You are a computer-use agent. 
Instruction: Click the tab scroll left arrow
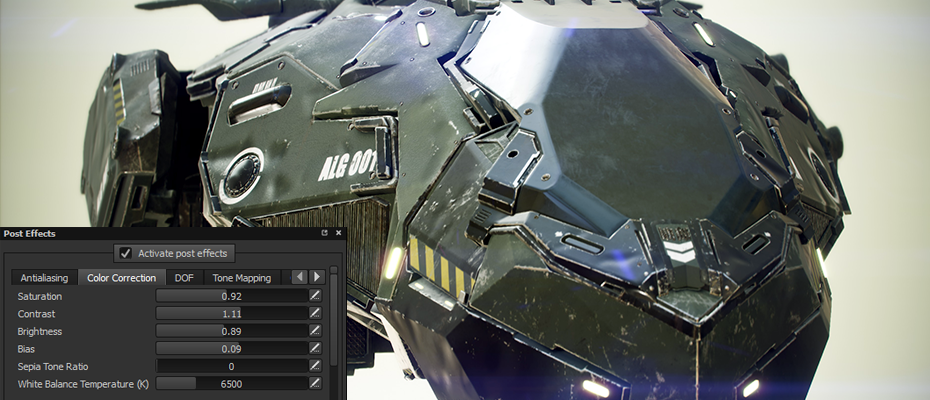[299, 277]
